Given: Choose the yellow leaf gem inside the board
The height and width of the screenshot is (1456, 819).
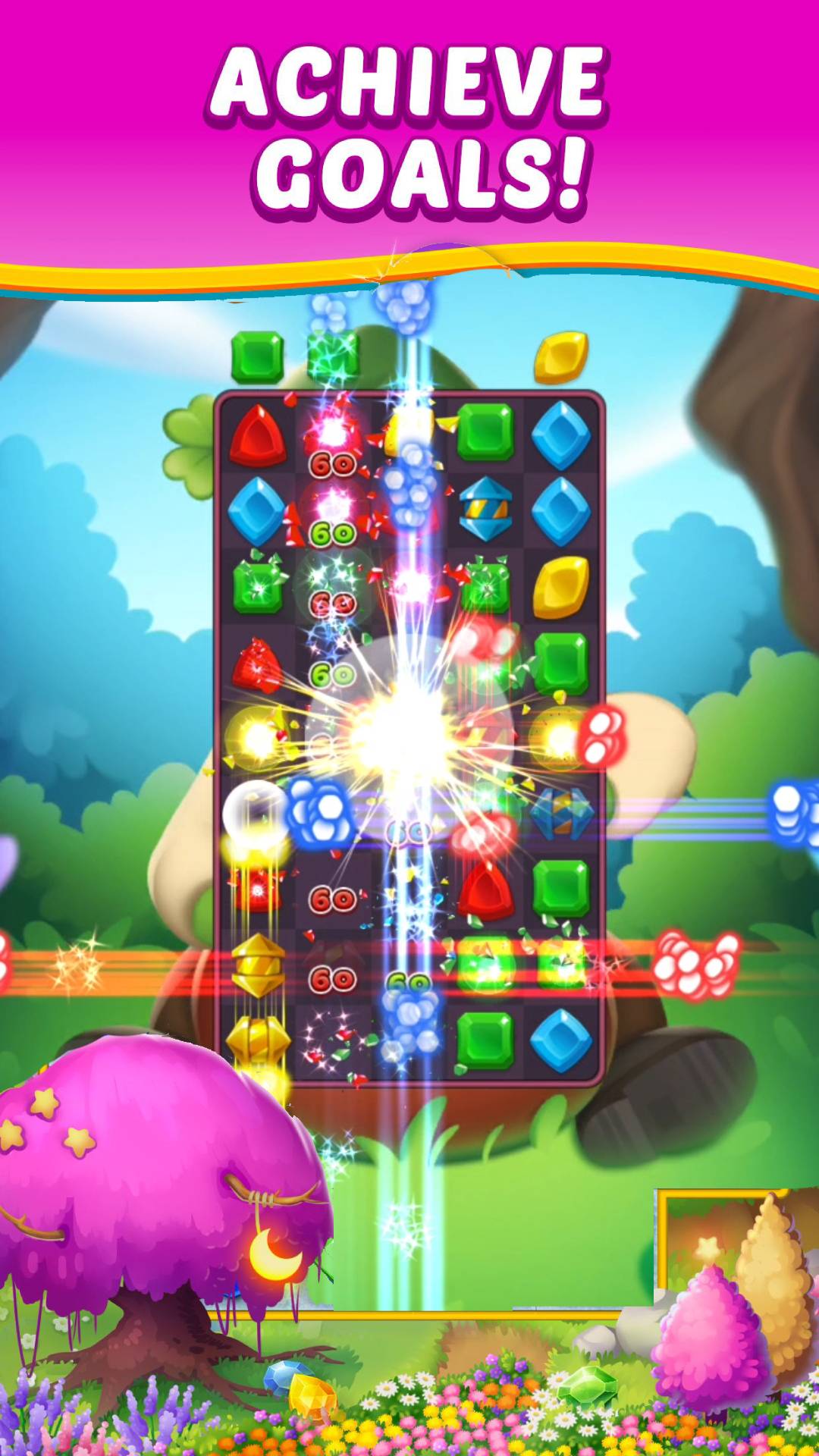Looking at the screenshot, I should [561, 587].
